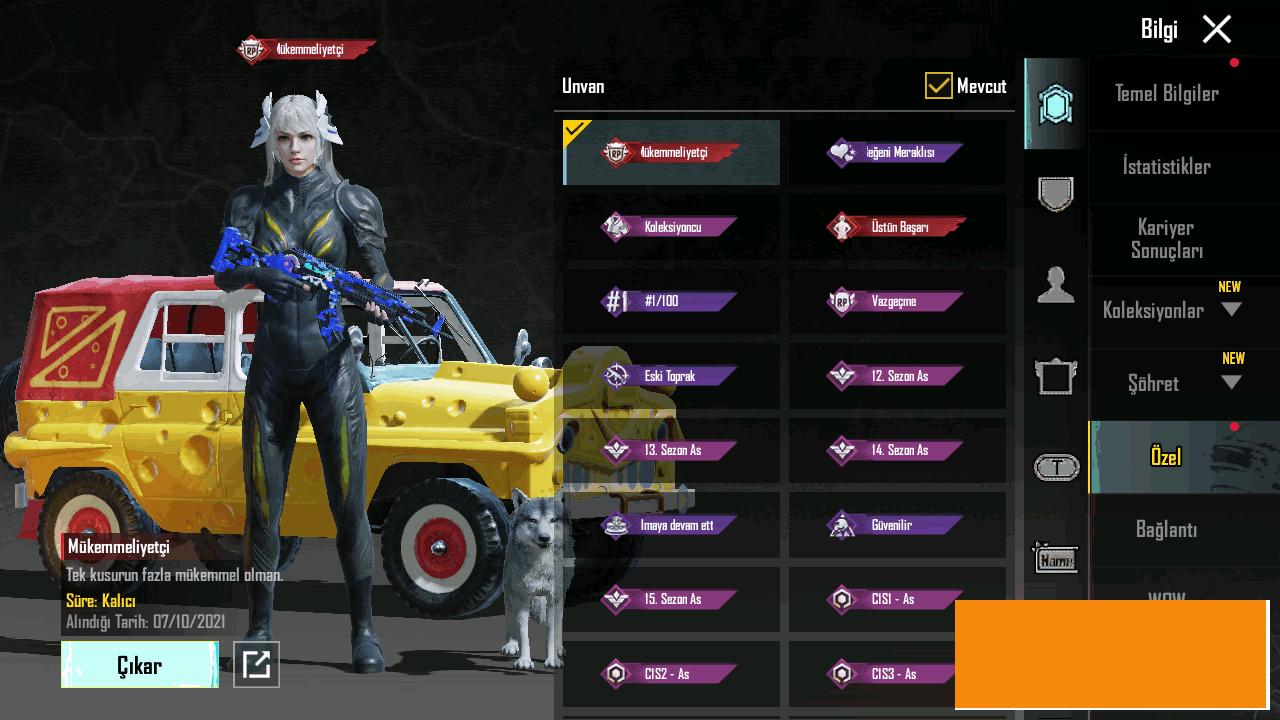The image size is (1280, 720).
Task: Choose the CIS1 - As title
Action: point(897,599)
